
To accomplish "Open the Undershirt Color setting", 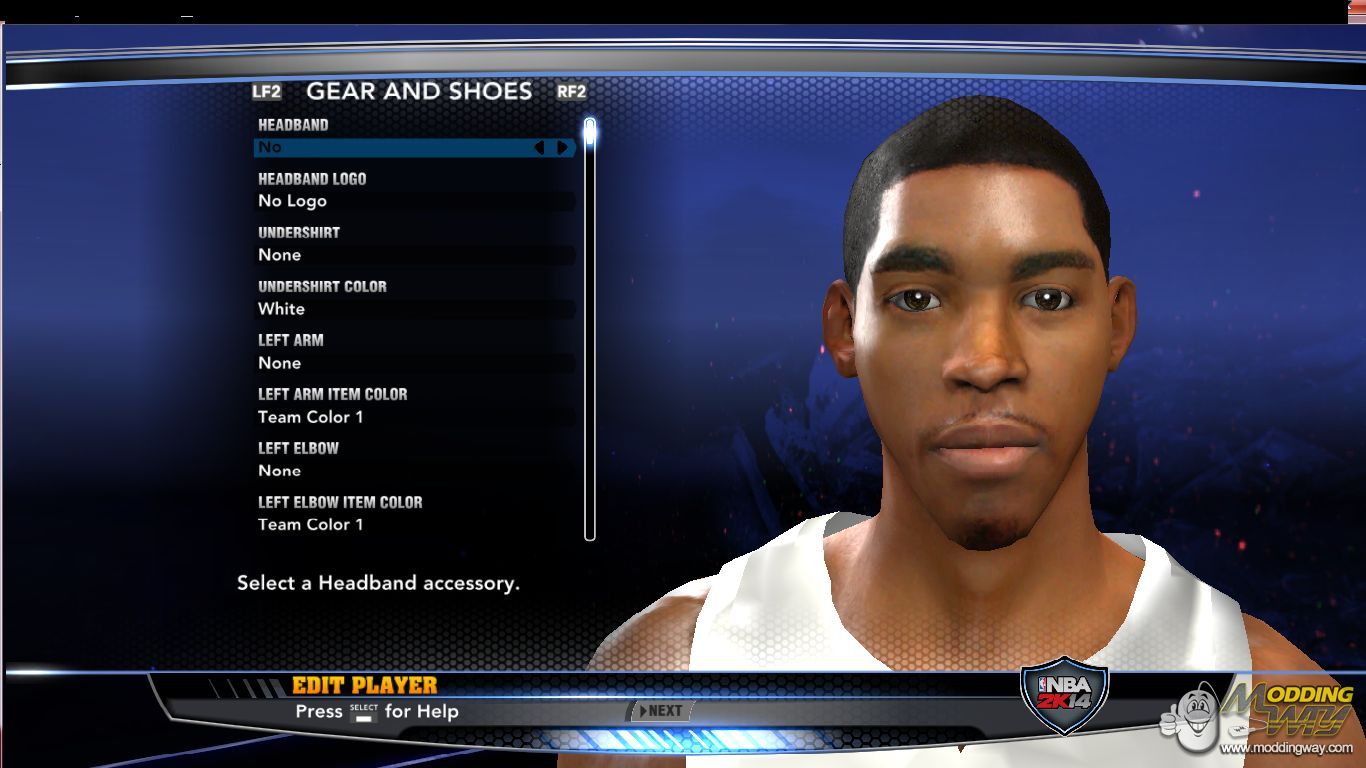I will click(414, 309).
